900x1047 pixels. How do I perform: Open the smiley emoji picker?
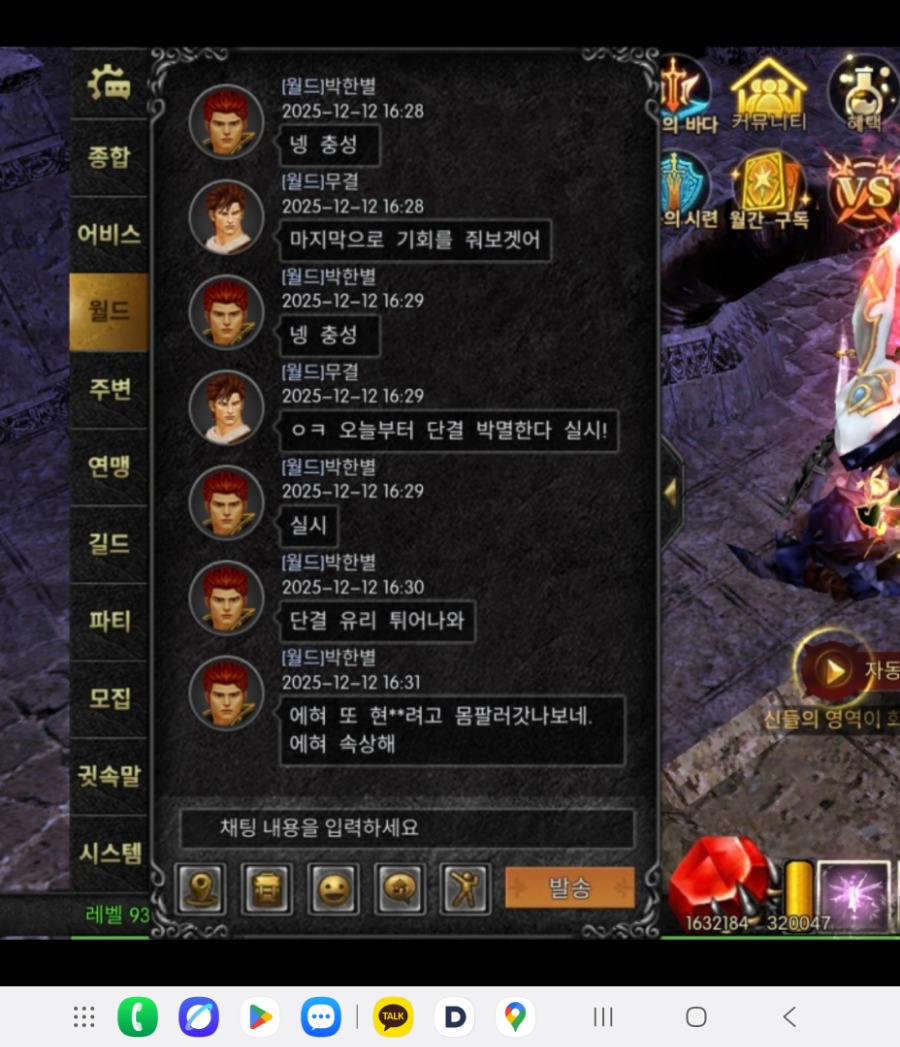click(x=333, y=888)
